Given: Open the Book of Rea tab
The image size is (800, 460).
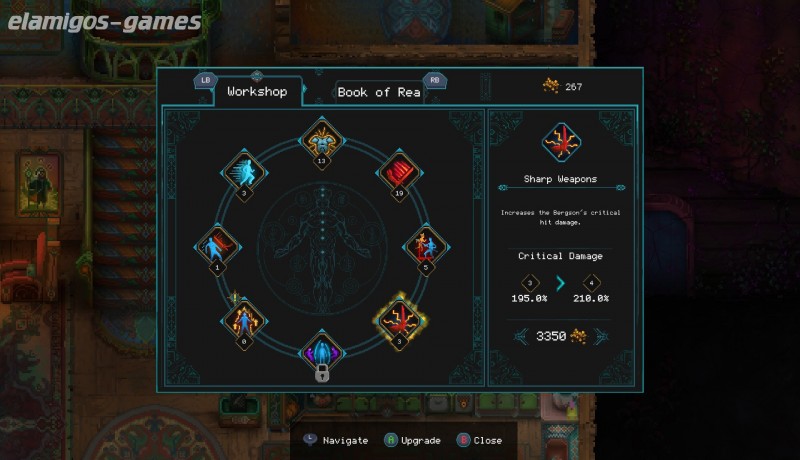Looking at the screenshot, I should coord(378,92).
